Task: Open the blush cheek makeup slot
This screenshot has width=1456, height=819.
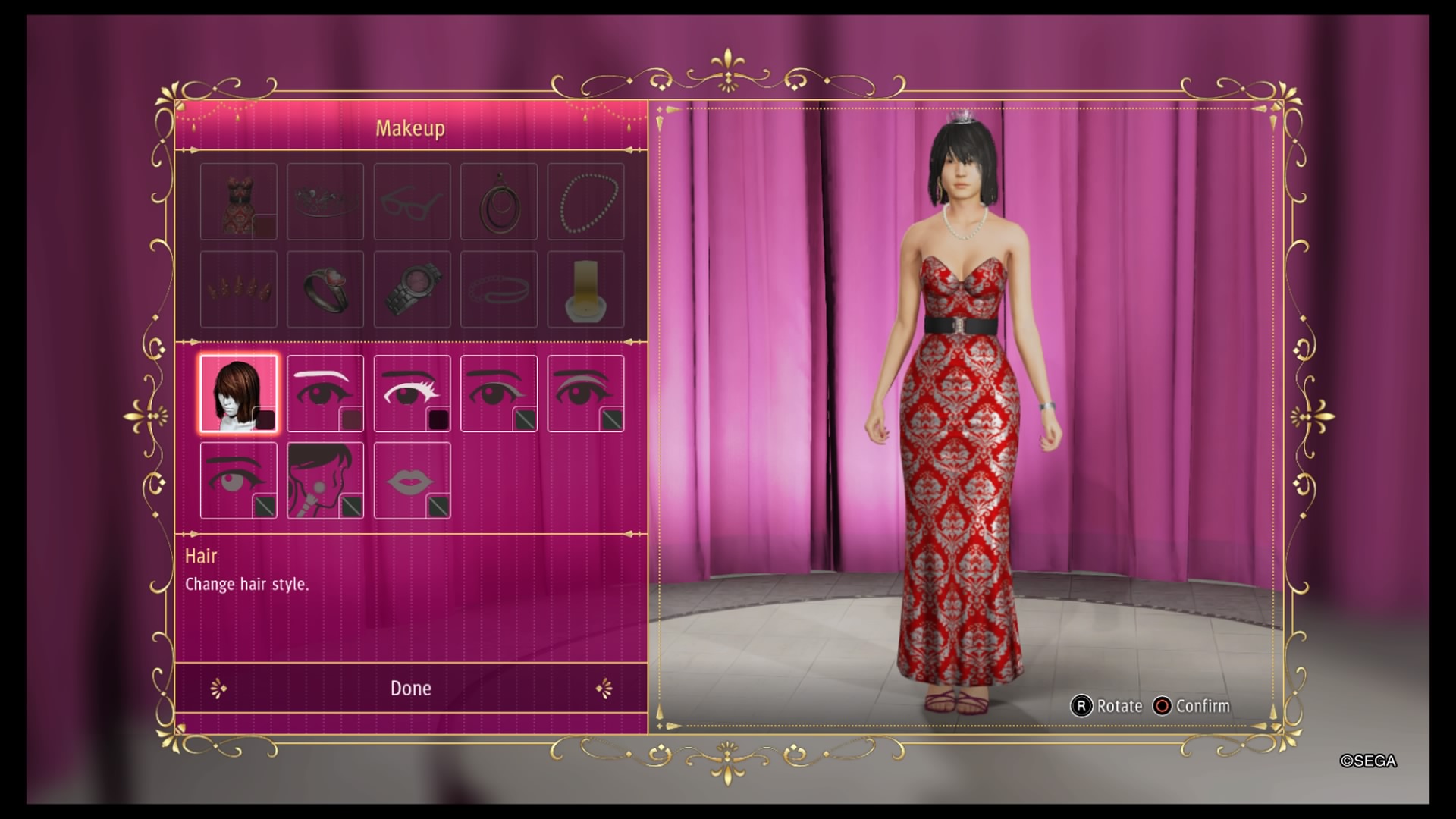Action: click(325, 481)
